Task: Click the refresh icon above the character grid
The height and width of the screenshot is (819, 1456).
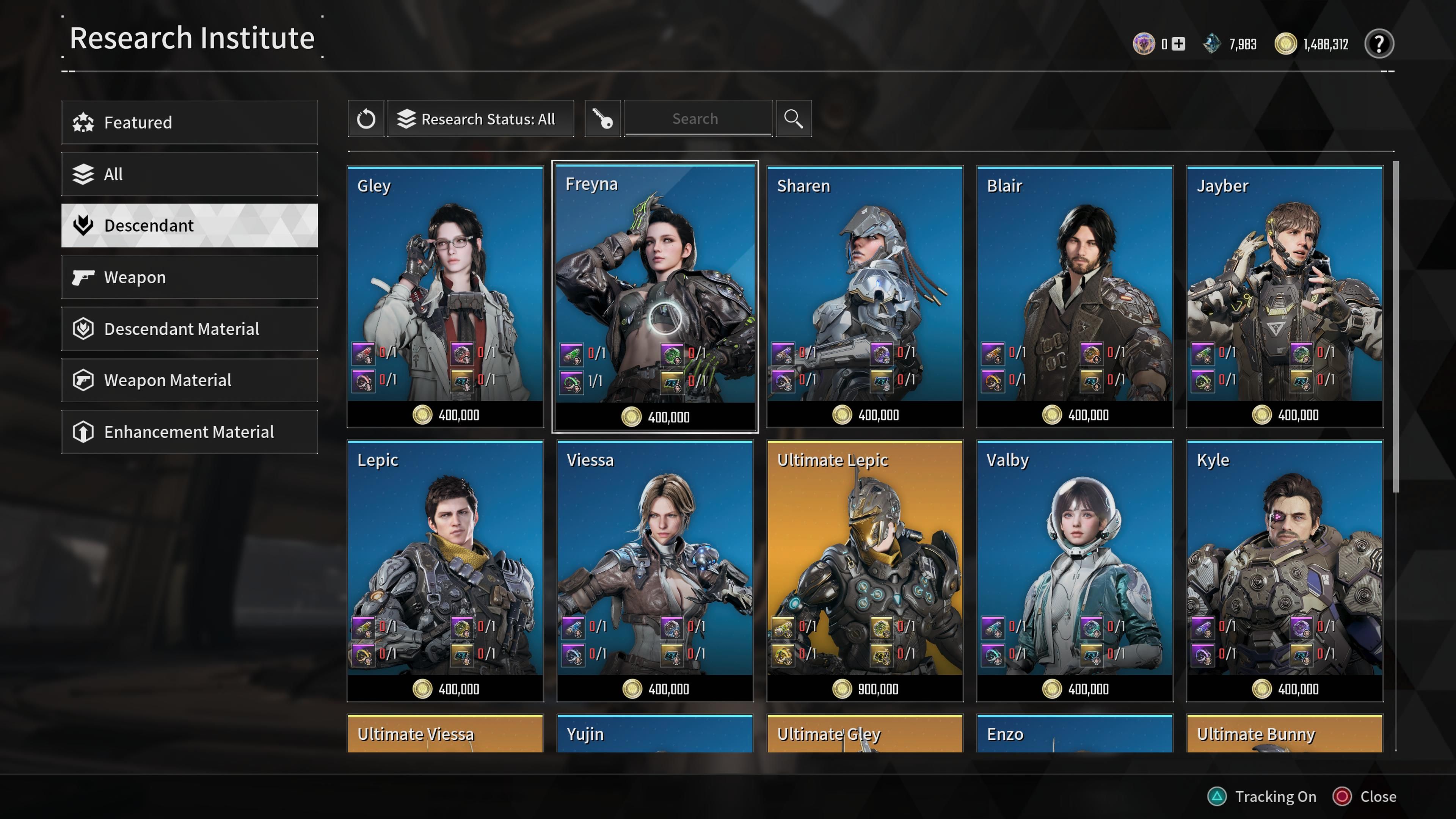Action: point(366,119)
